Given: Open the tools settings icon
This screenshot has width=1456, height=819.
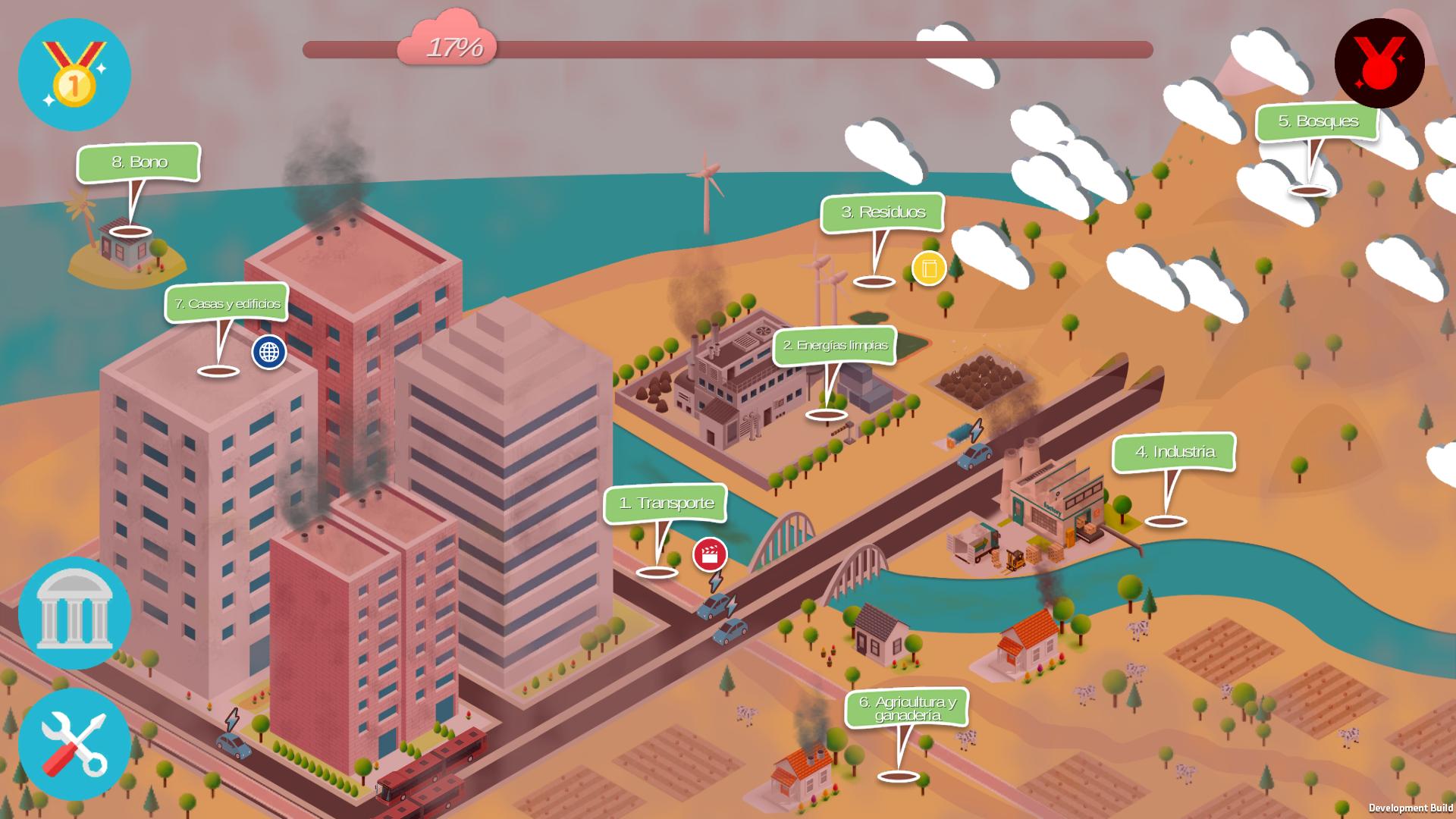Looking at the screenshot, I should tap(74, 747).
